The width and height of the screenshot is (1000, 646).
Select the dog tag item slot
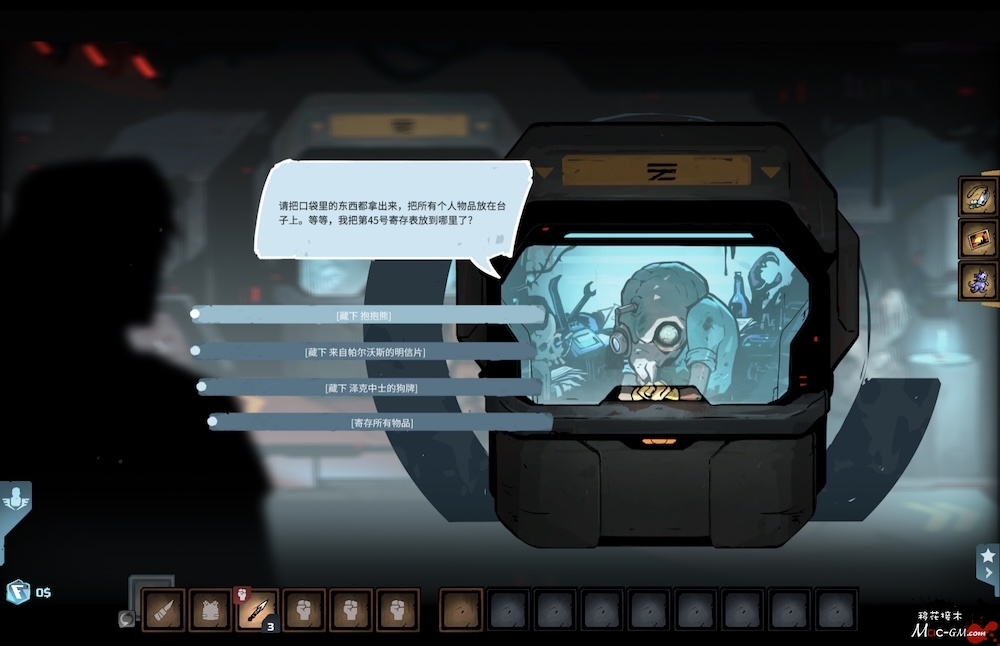(x=978, y=197)
